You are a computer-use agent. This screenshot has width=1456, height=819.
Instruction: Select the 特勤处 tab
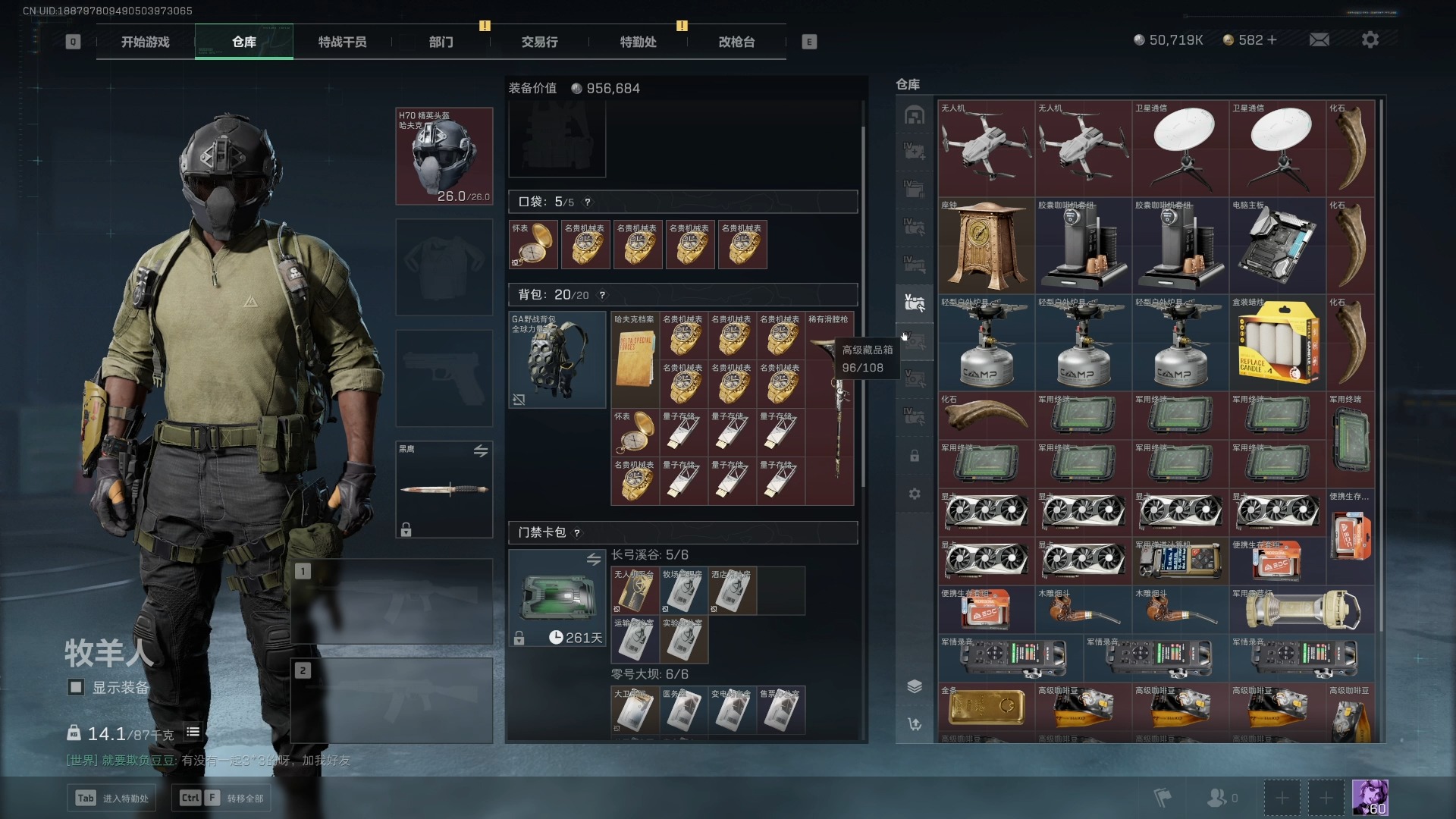click(x=638, y=42)
